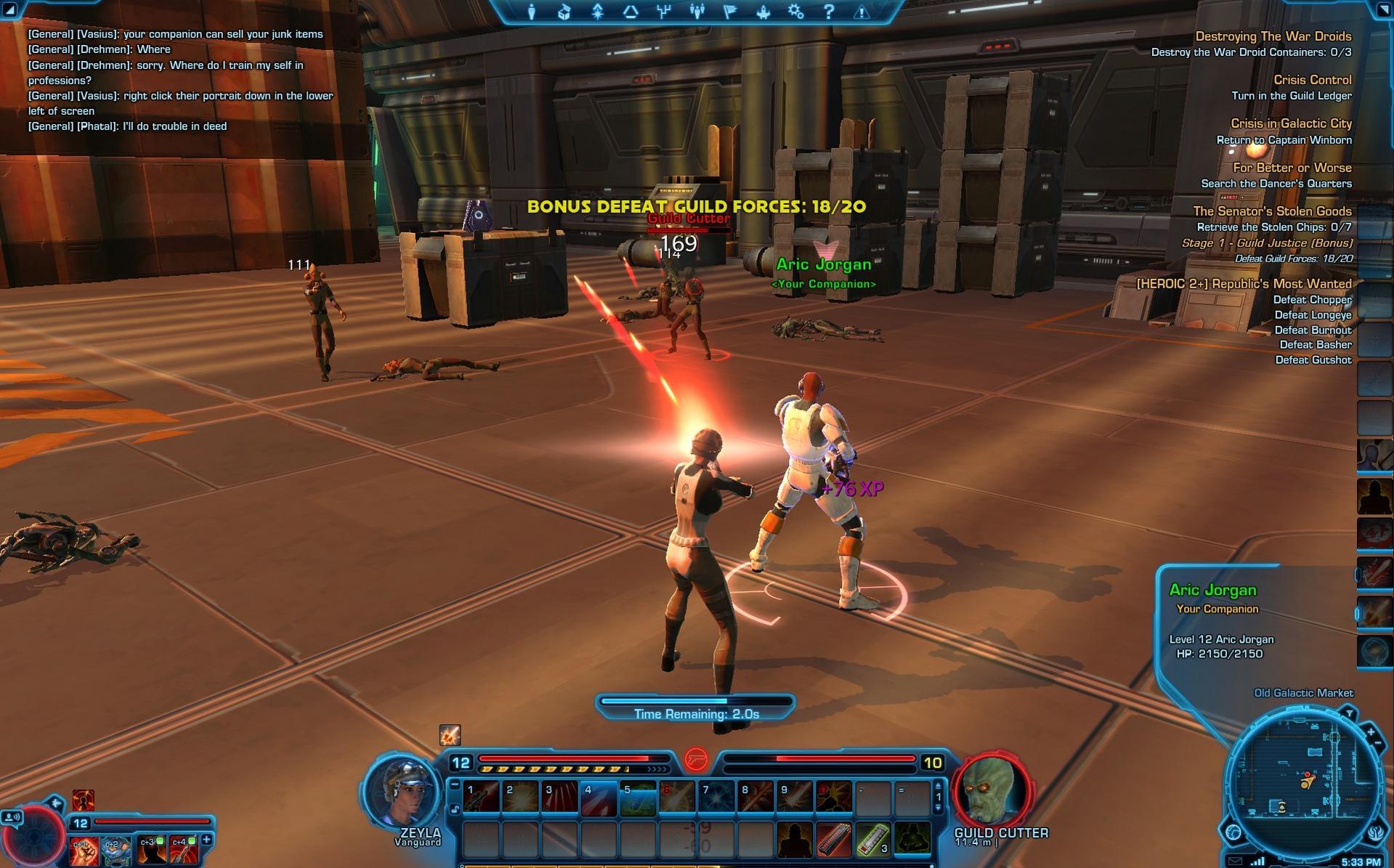Open the world map globe button

[x=1233, y=832]
